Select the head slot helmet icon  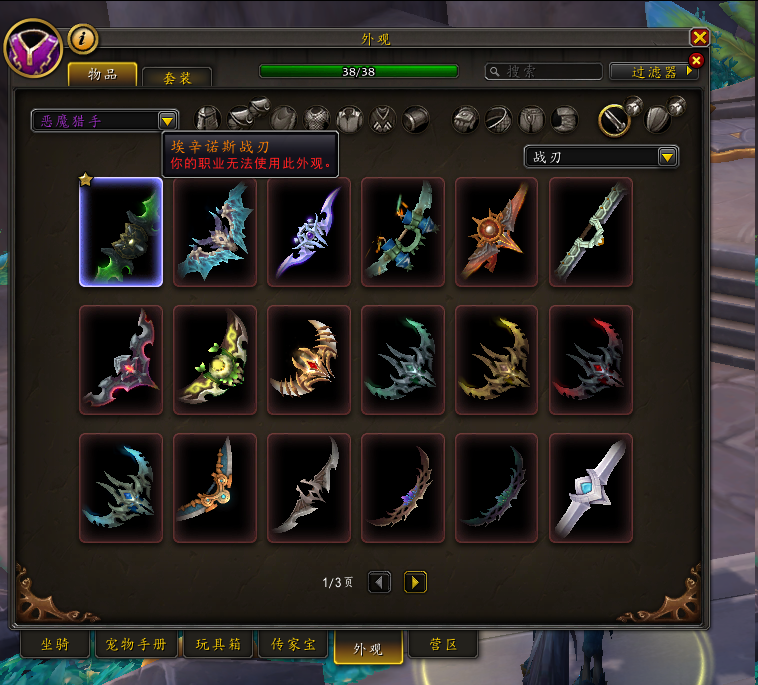point(207,120)
